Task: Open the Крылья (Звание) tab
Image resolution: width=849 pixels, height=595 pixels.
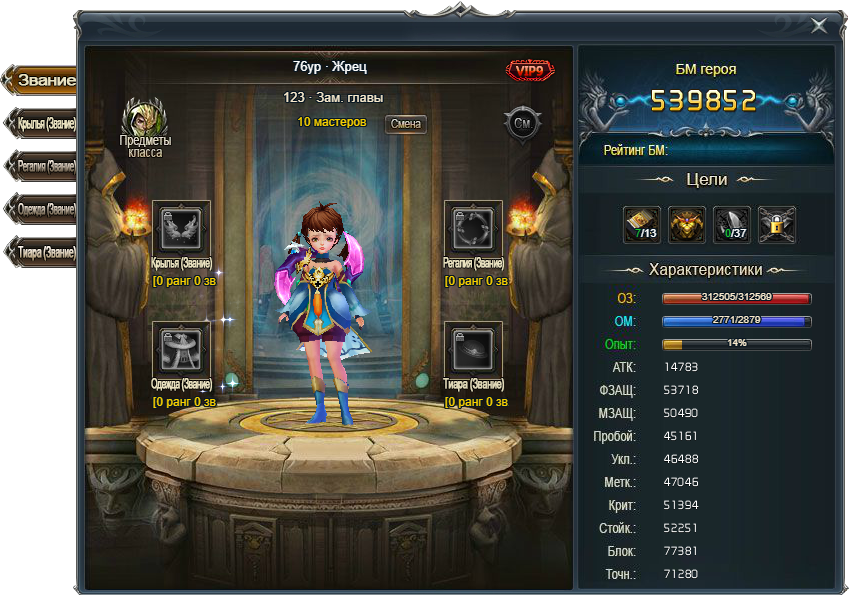Action: tap(42, 123)
